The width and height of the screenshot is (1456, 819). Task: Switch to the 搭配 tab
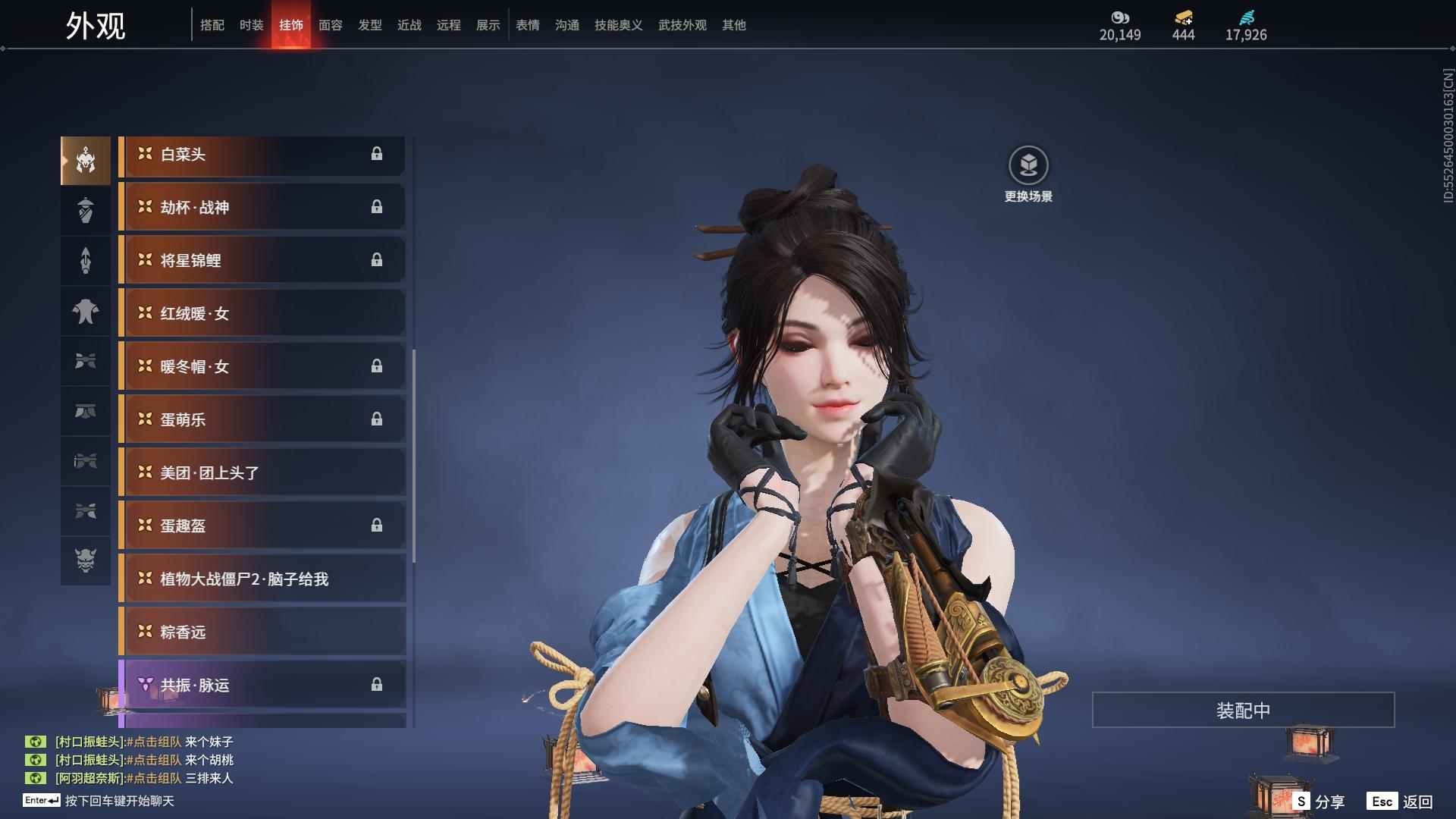212,25
